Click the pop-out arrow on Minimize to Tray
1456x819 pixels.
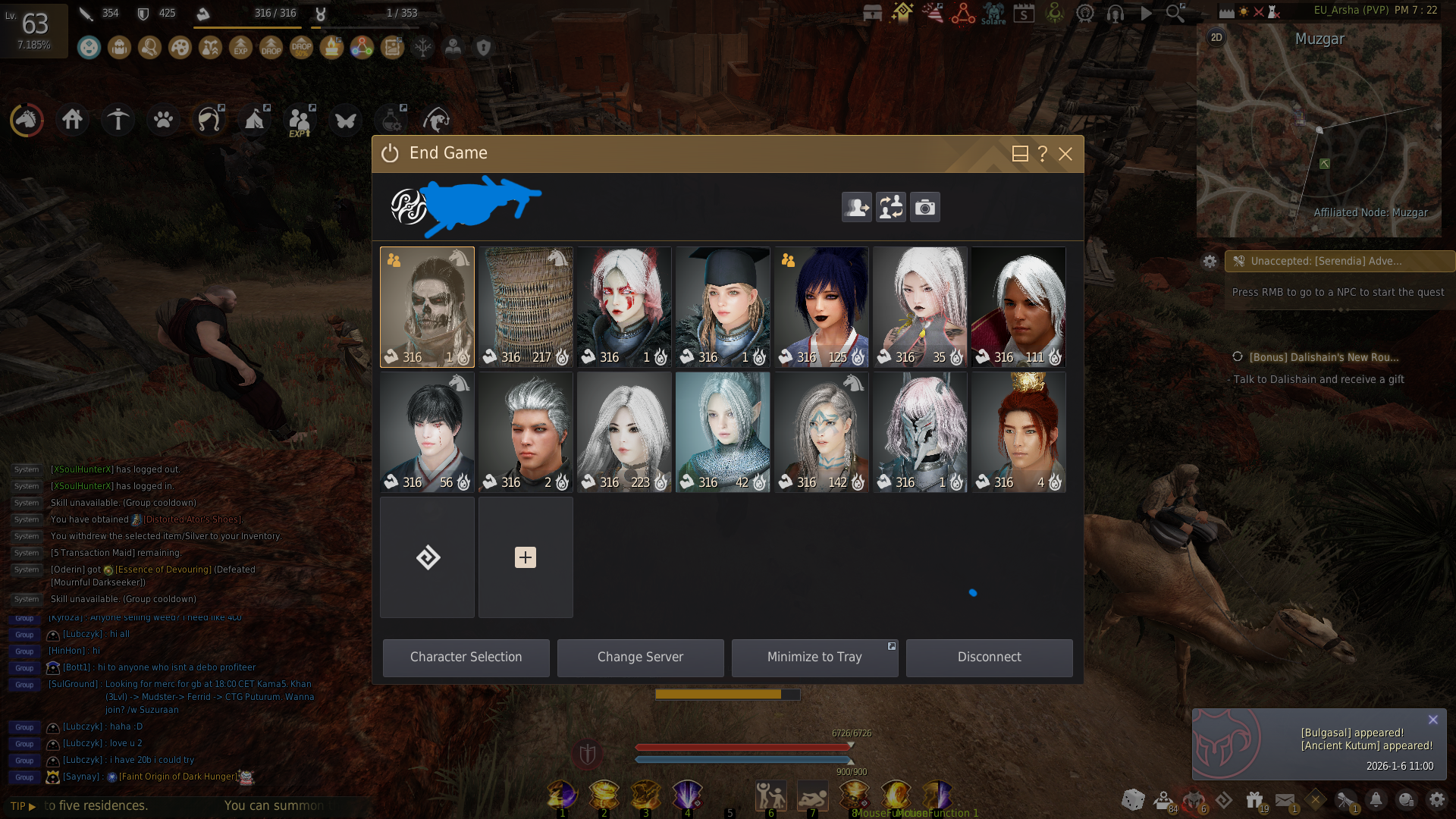click(x=892, y=645)
